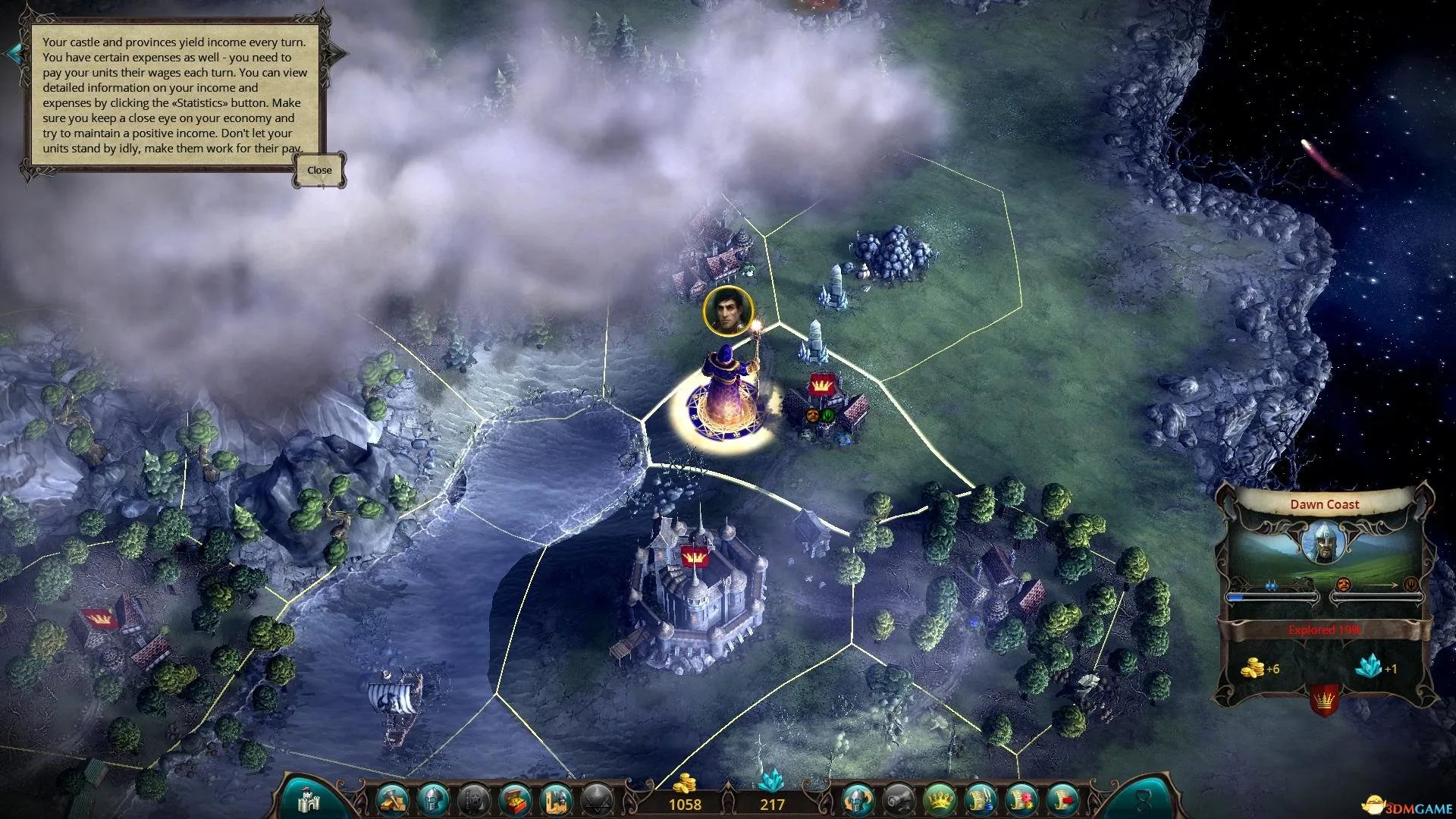Screen dimensions: 1456x819
Task: Click the blue crystal gems counter
Action: (772, 795)
